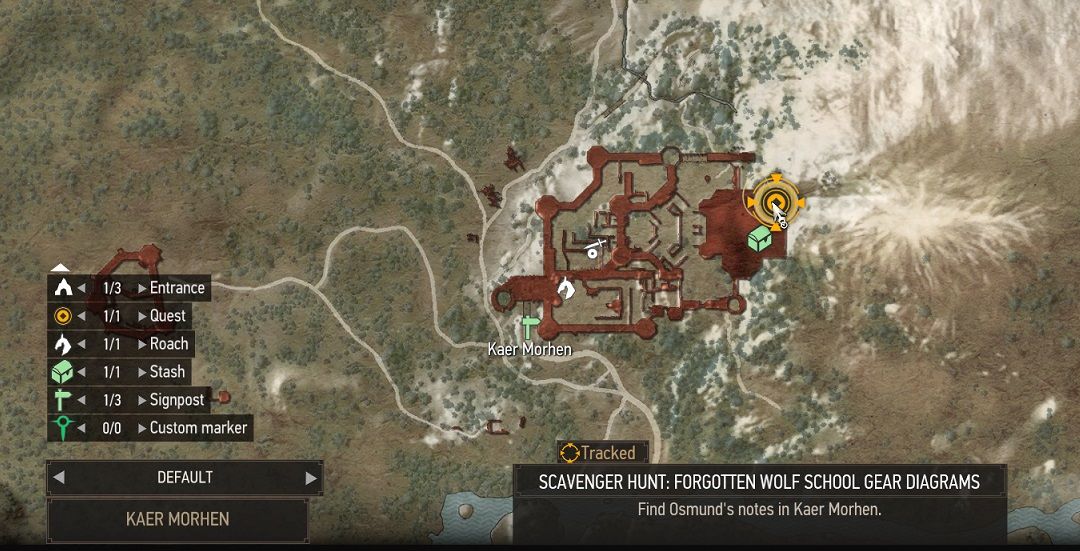Click the right arrow of the DEFAULT selector
The height and width of the screenshot is (551, 1080).
(x=310, y=478)
